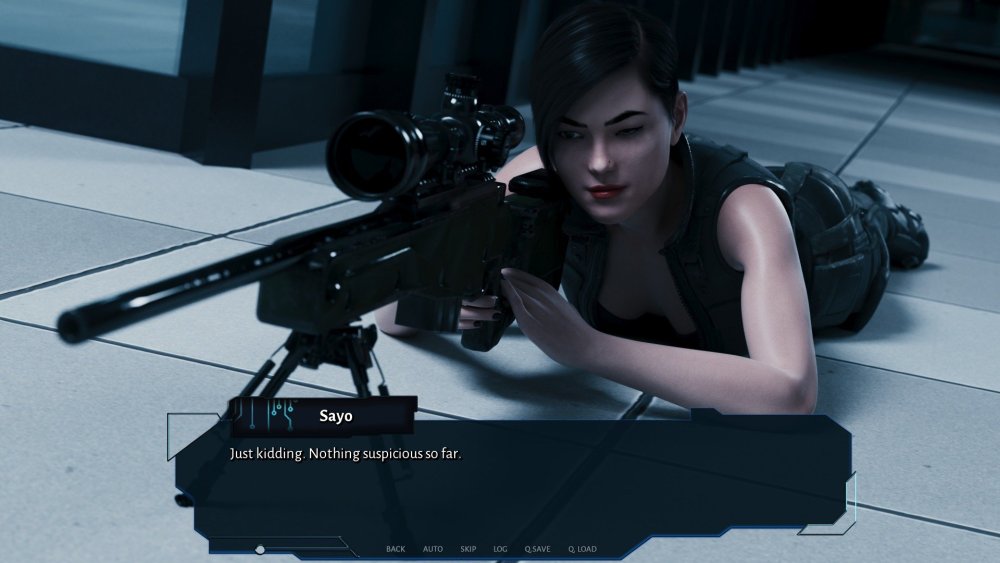Quick load with Q.LOAD
The width and height of the screenshot is (1000, 563).
pos(582,549)
